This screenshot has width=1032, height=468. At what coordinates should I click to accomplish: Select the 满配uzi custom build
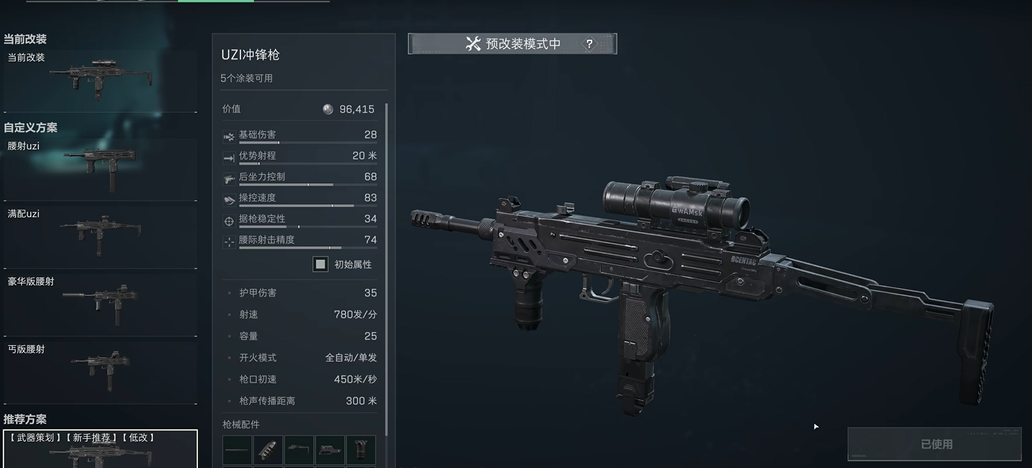100,232
